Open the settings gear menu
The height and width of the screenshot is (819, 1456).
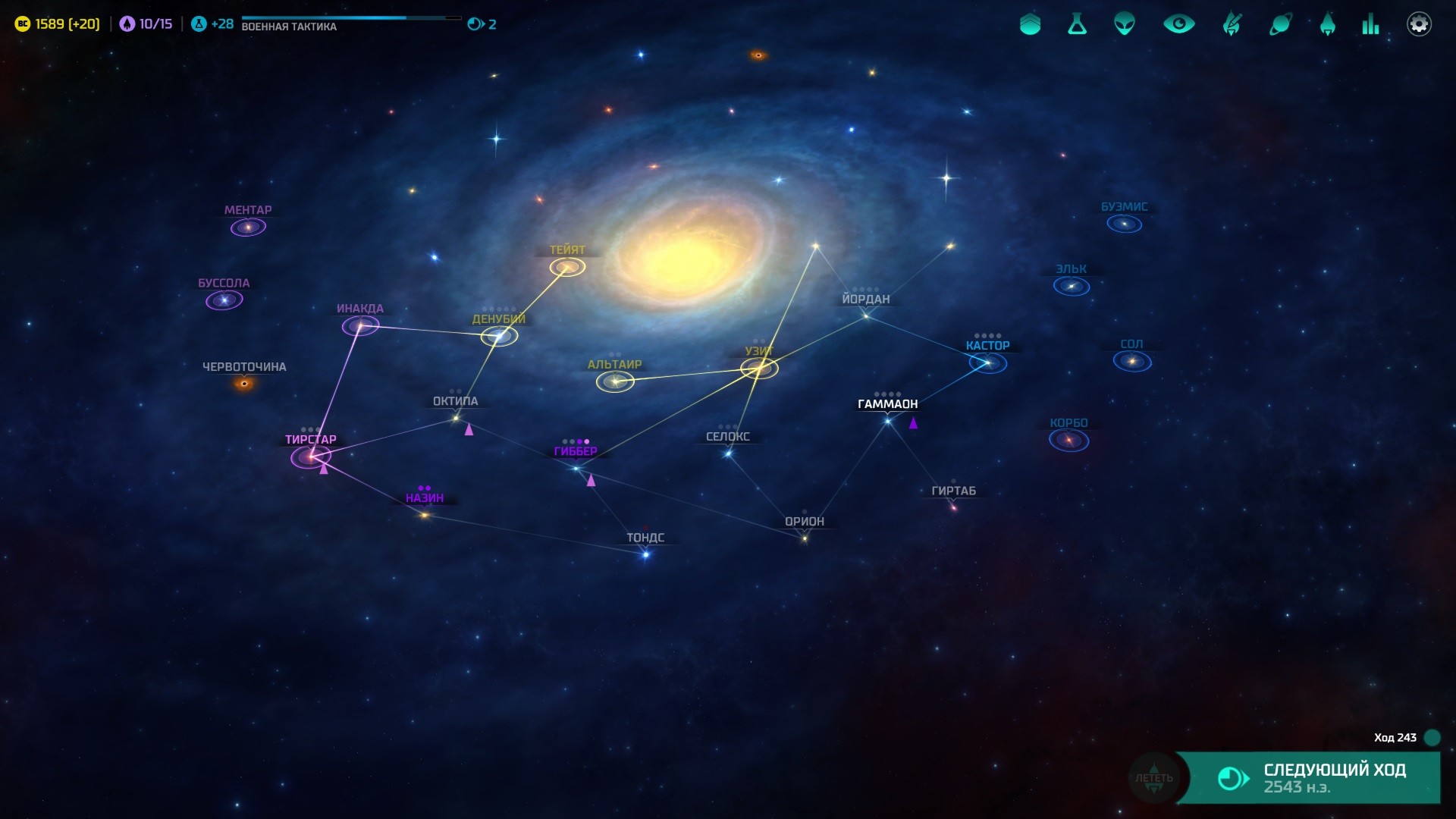(1419, 24)
